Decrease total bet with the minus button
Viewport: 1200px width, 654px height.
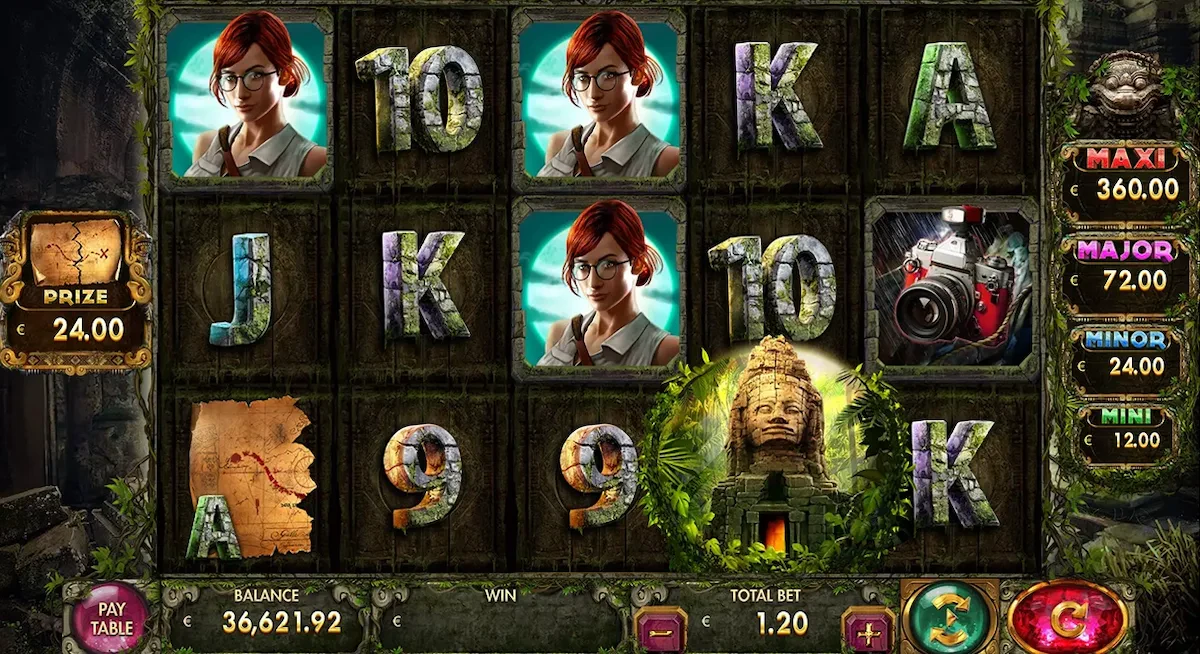pyautogui.click(x=660, y=630)
